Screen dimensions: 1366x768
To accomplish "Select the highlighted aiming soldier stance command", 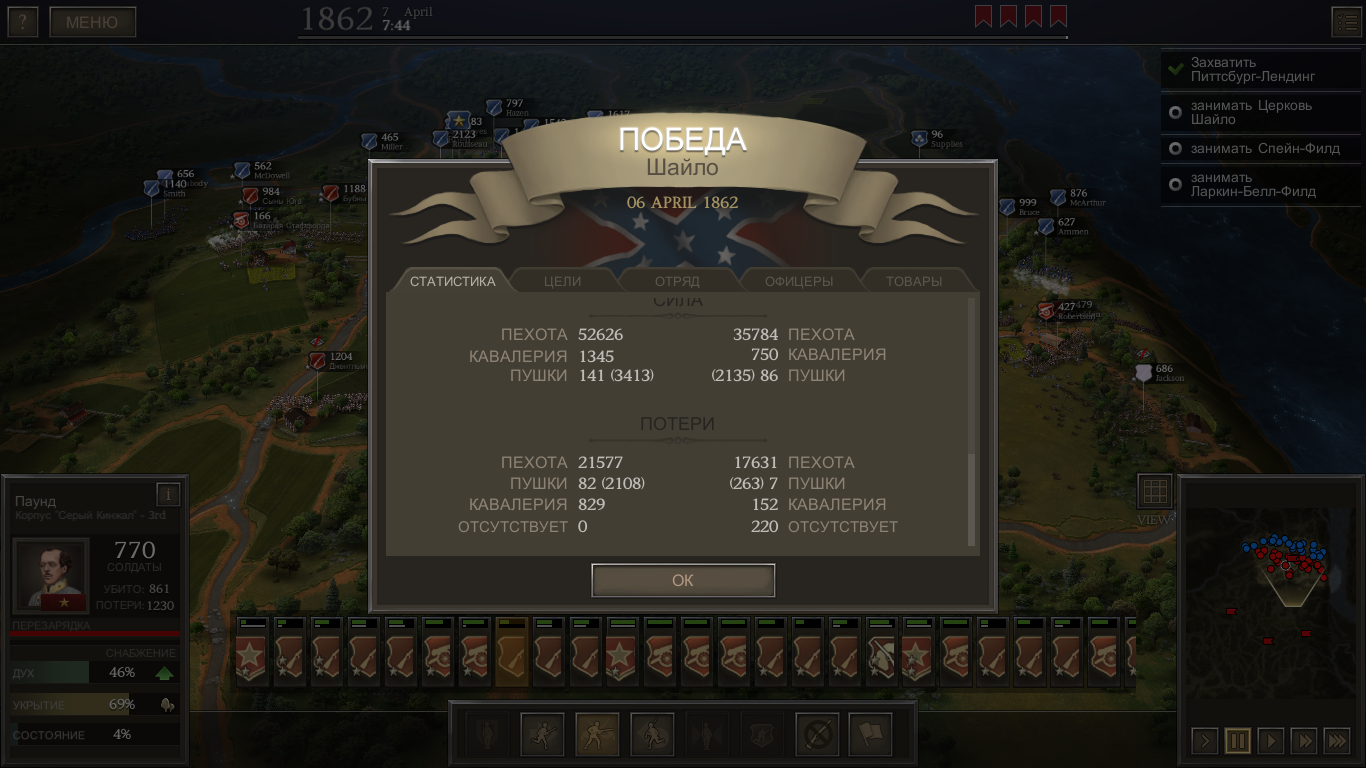I will point(597,735).
